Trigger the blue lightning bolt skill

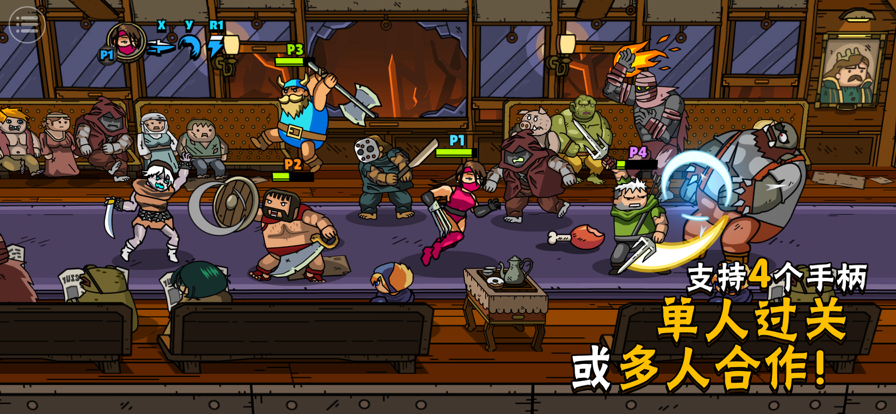216,46
